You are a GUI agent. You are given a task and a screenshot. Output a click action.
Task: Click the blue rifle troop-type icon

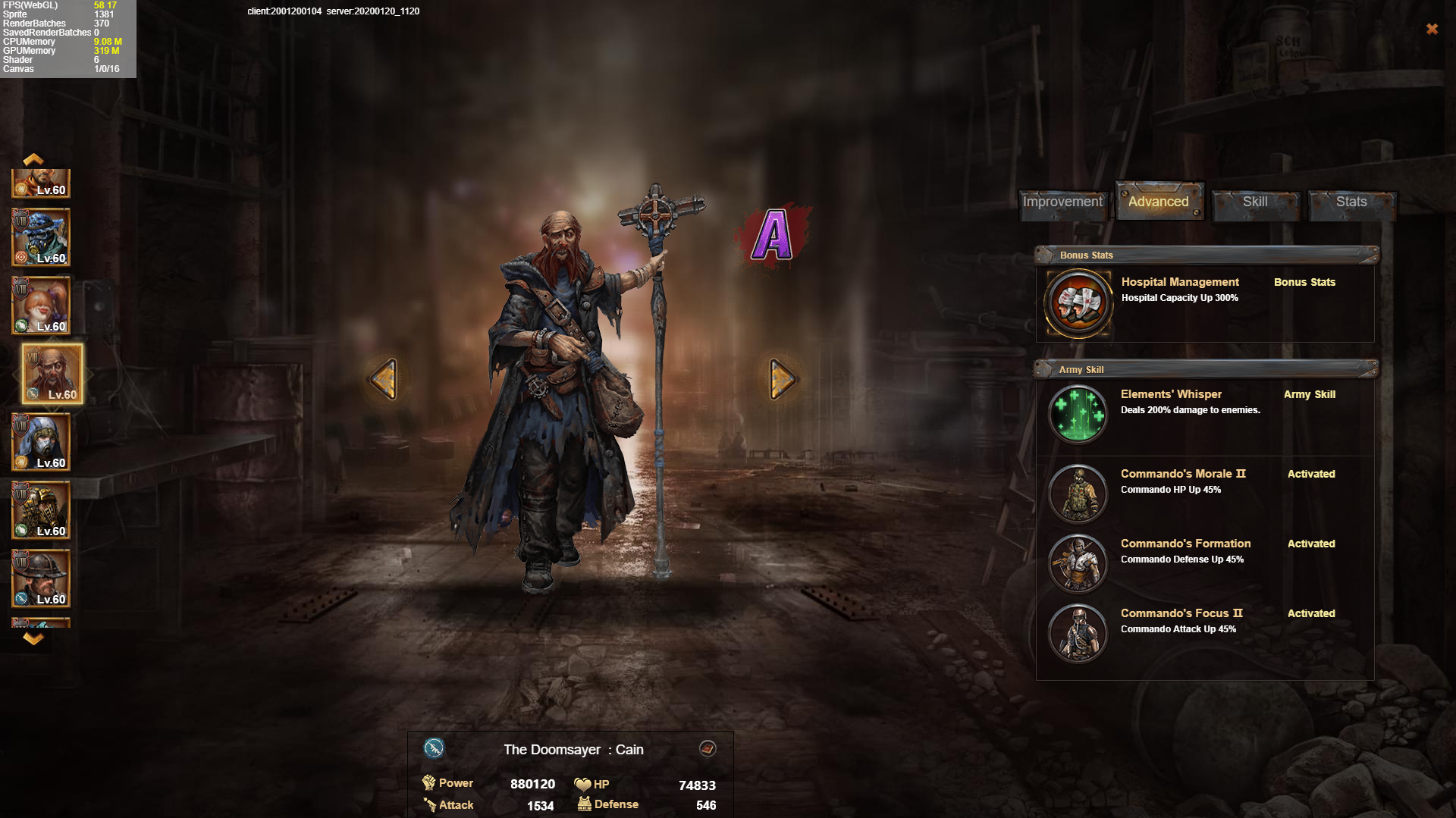[434, 749]
